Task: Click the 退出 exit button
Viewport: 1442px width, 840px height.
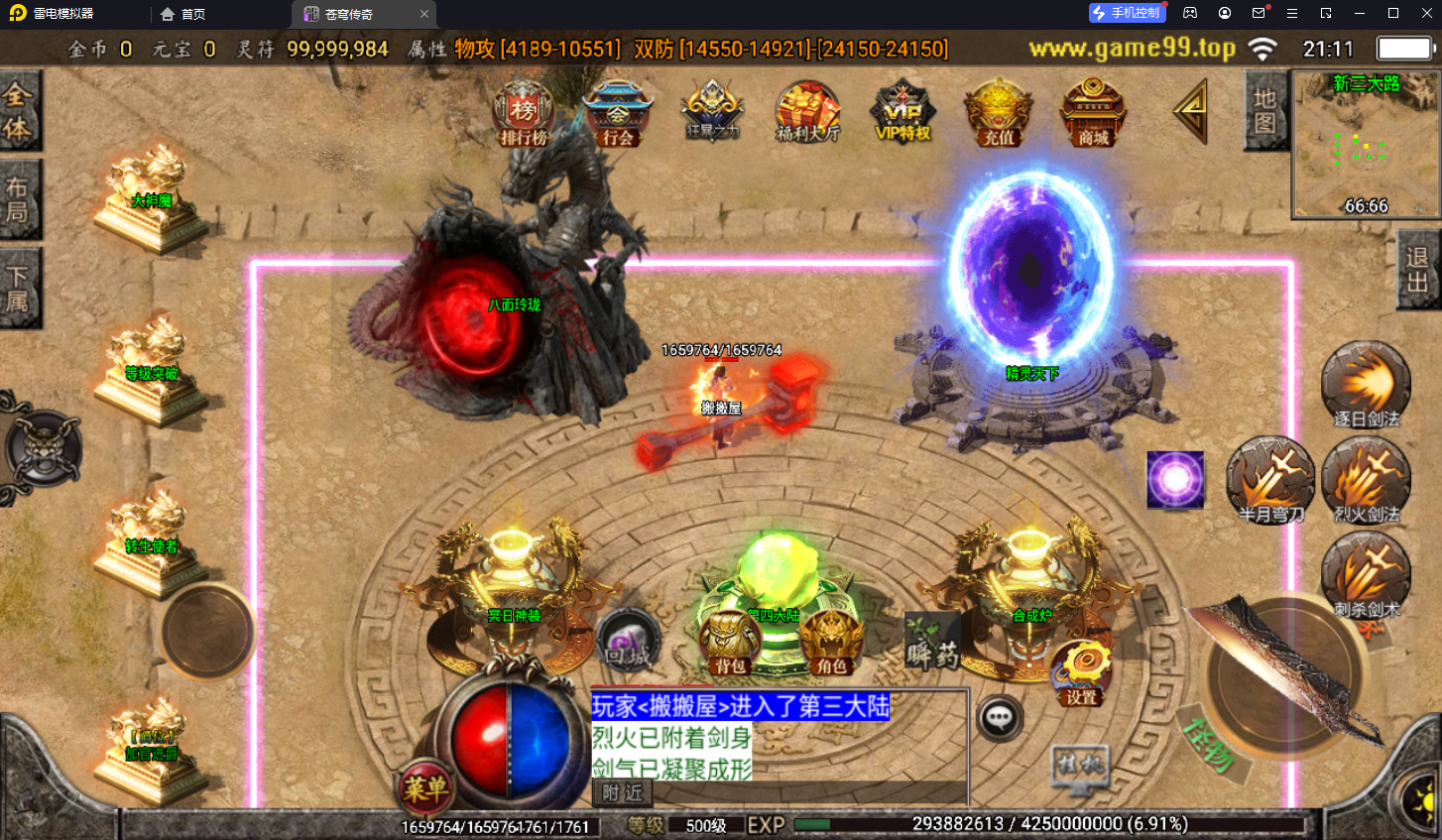Action: [1417, 270]
